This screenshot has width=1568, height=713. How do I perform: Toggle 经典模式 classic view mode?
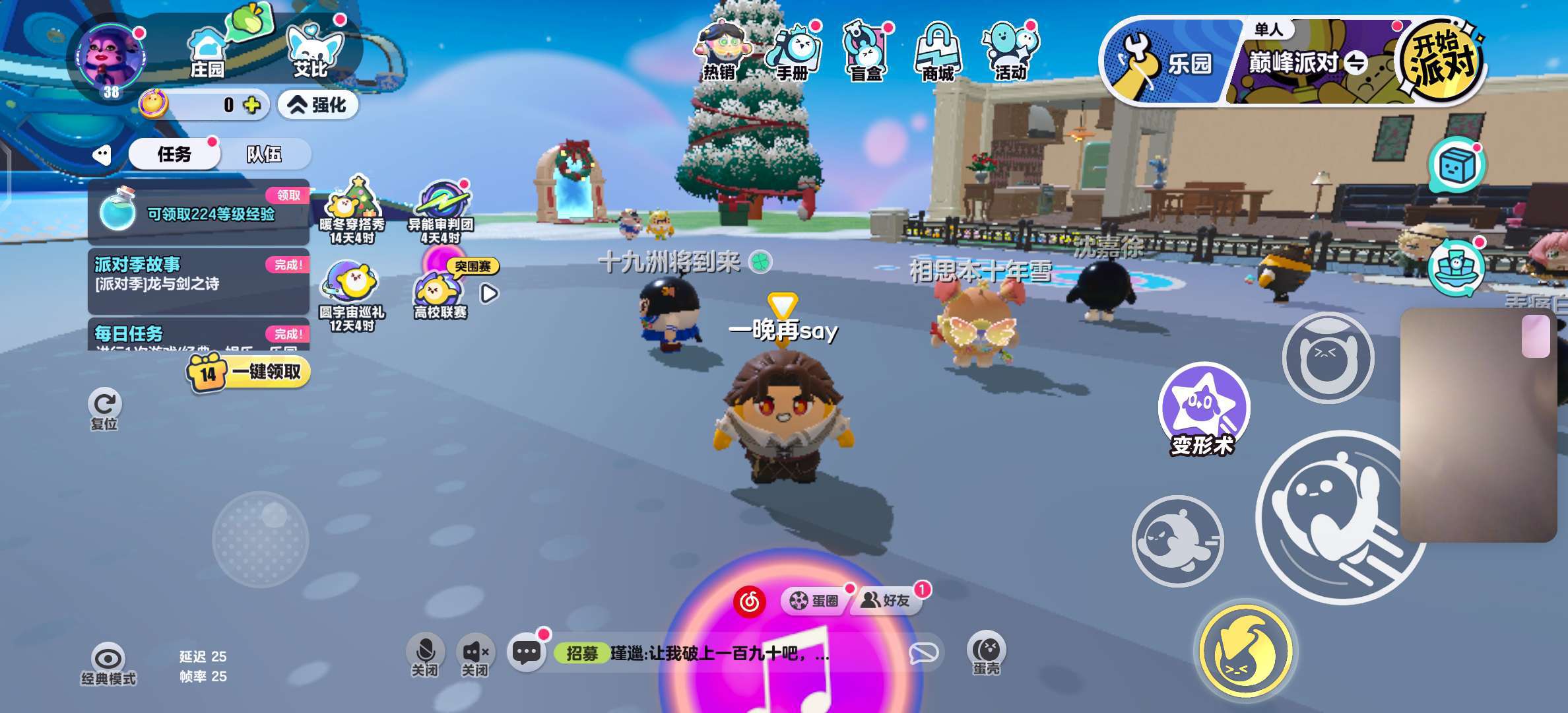[x=108, y=664]
